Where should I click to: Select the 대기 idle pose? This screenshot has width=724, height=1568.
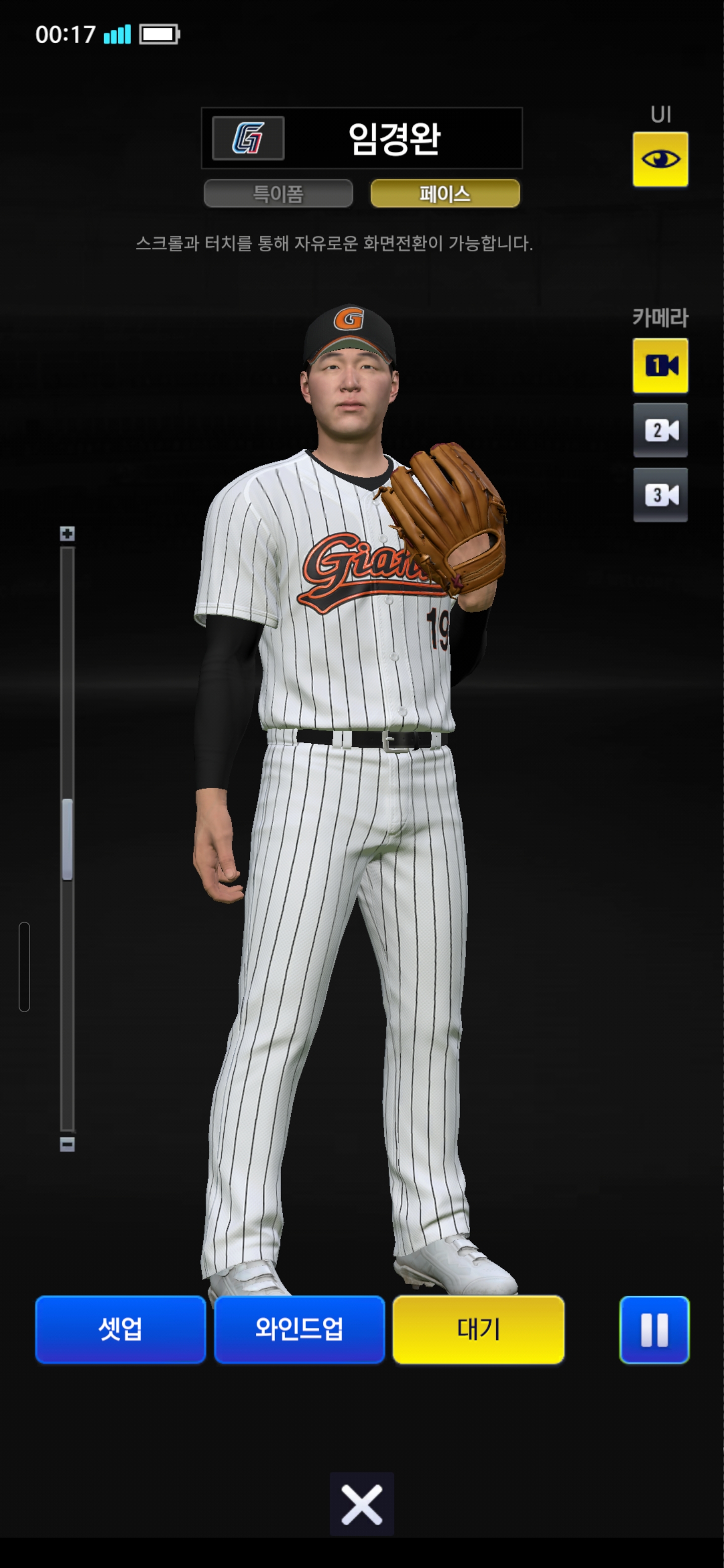click(x=478, y=1329)
